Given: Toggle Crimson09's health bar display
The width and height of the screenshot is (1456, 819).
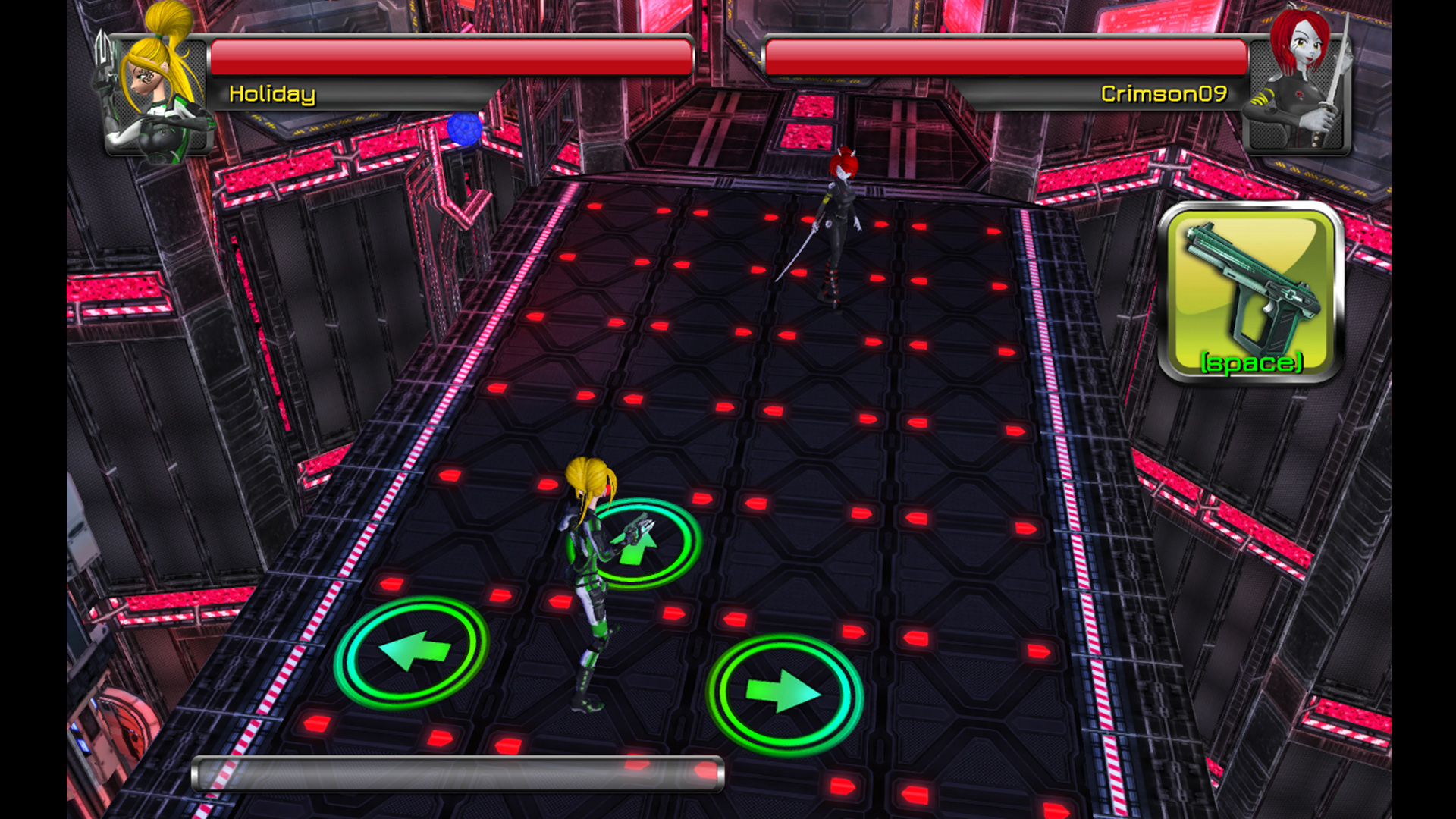Looking at the screenshot, I should (1005, 57).
